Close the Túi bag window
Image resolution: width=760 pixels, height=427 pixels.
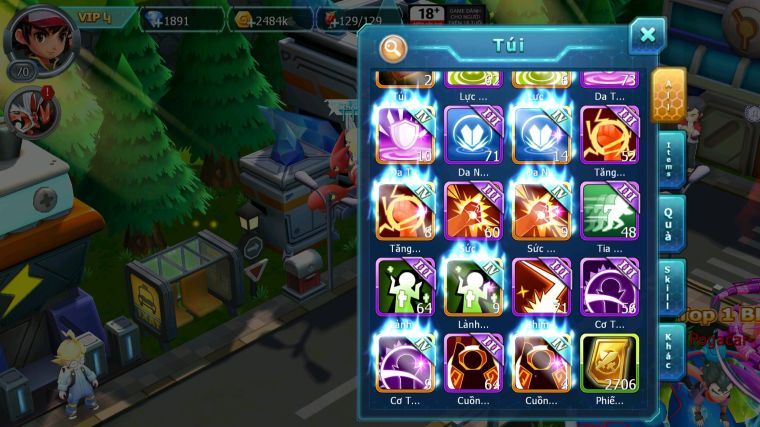click(647, 36)
